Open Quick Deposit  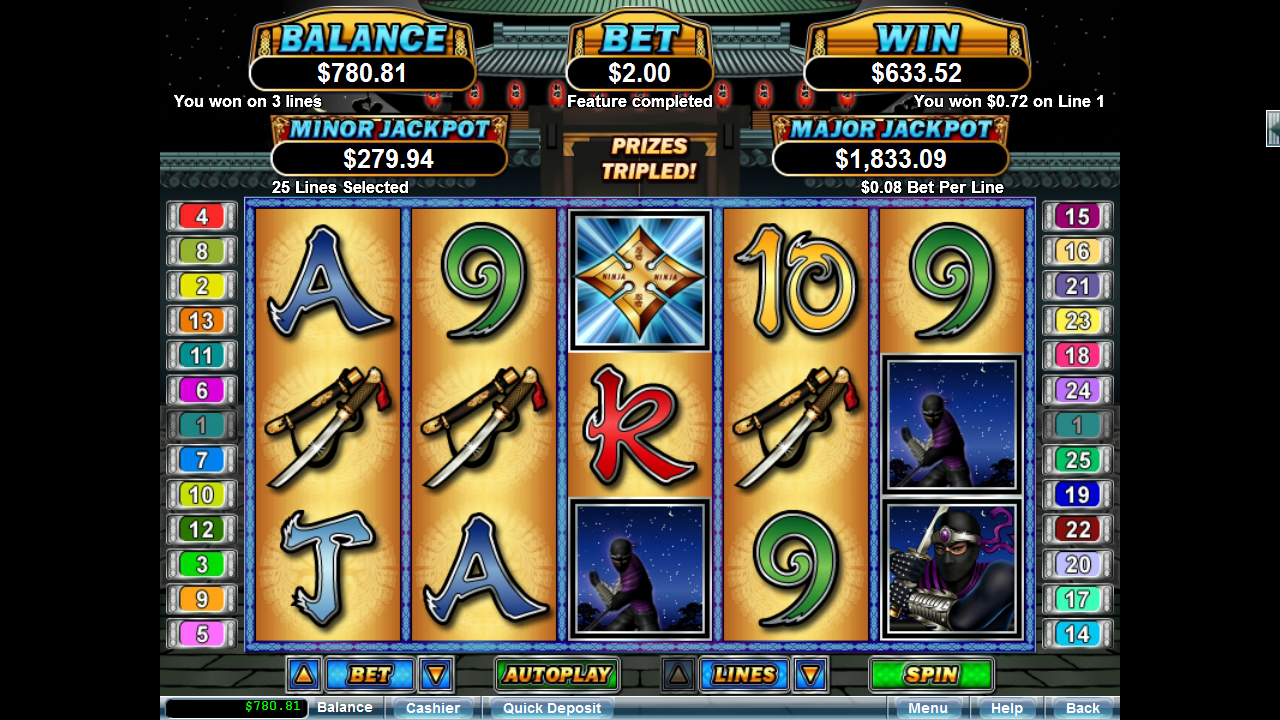pyautogui.click(x=552, y=708)
